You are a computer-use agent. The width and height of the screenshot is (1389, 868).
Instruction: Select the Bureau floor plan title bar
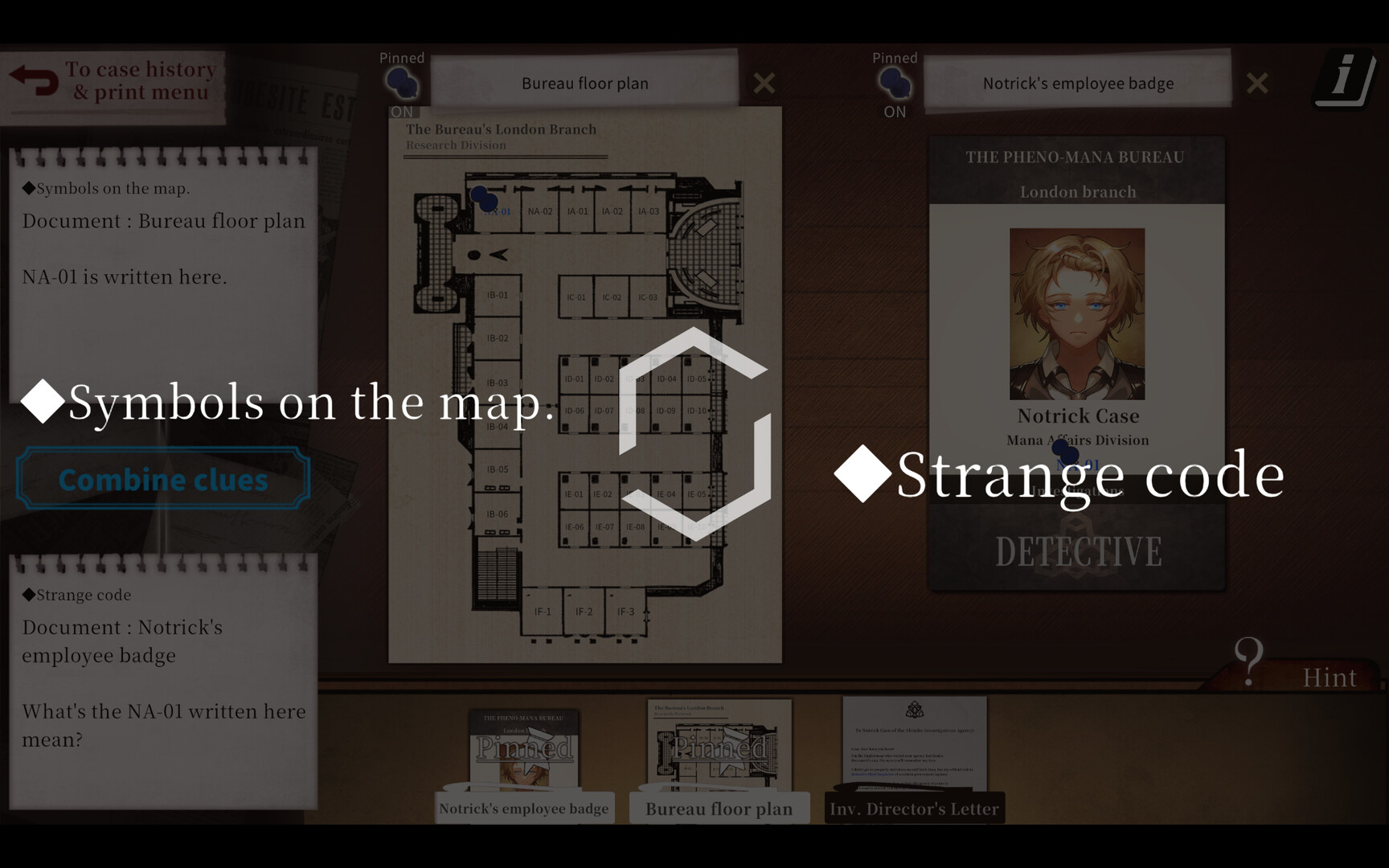pos(584,83)
